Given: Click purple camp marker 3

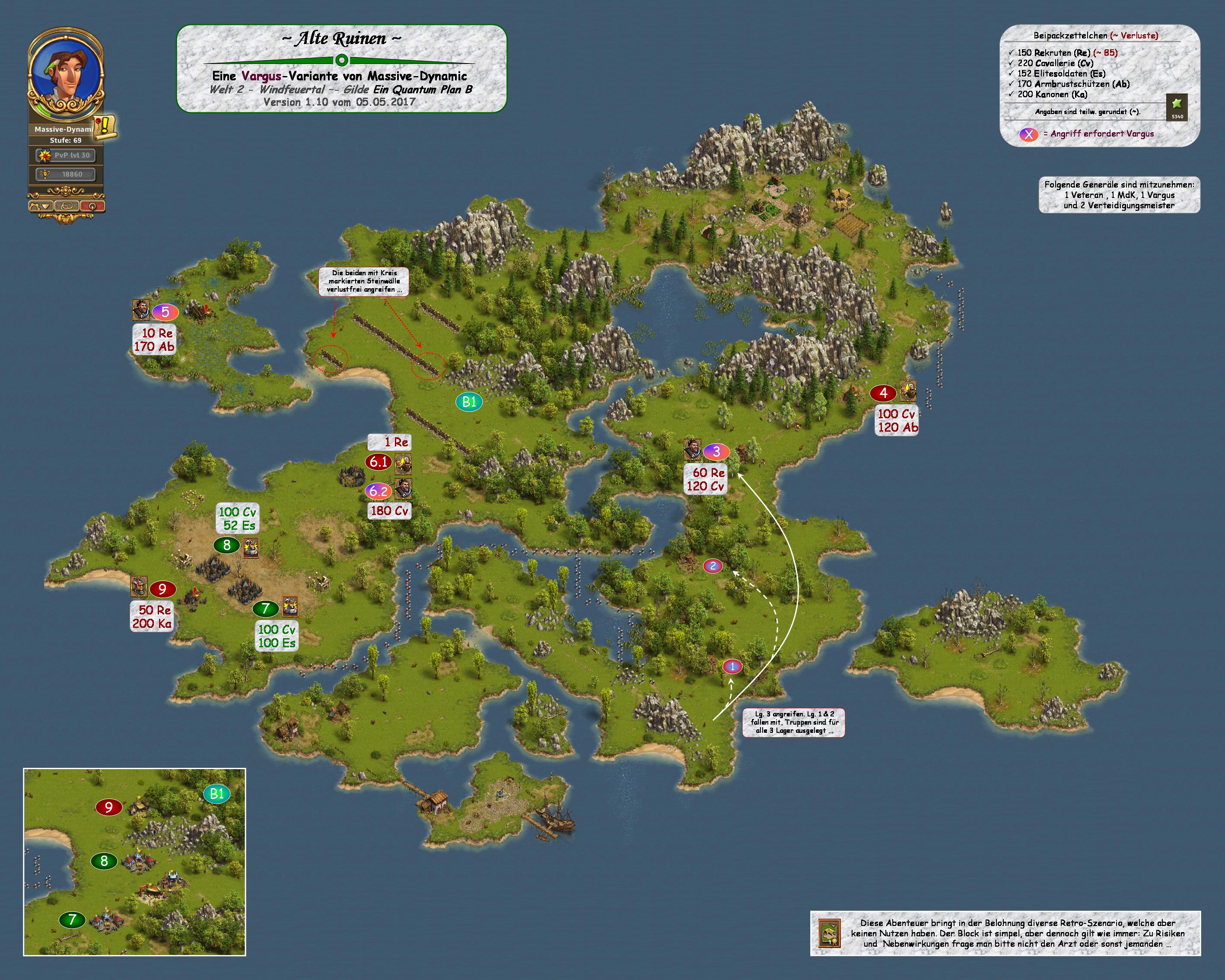Looking at the screenshot, I should 716,452.
